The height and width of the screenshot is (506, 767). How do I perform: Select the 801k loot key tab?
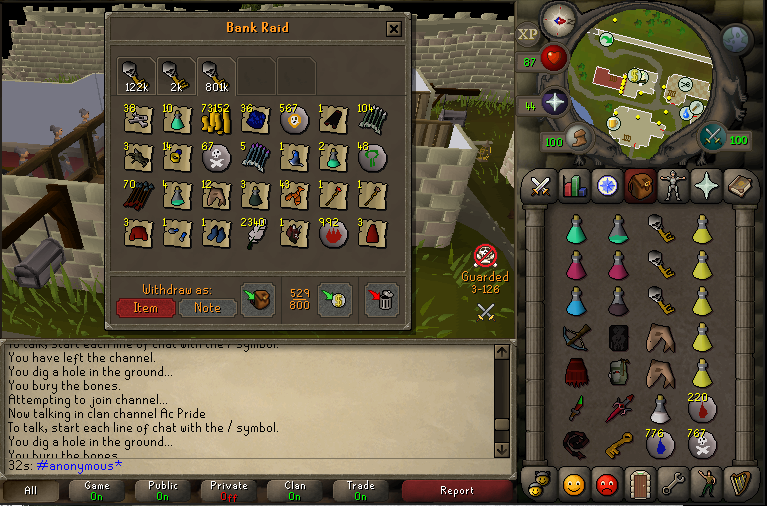click(217, 74)
